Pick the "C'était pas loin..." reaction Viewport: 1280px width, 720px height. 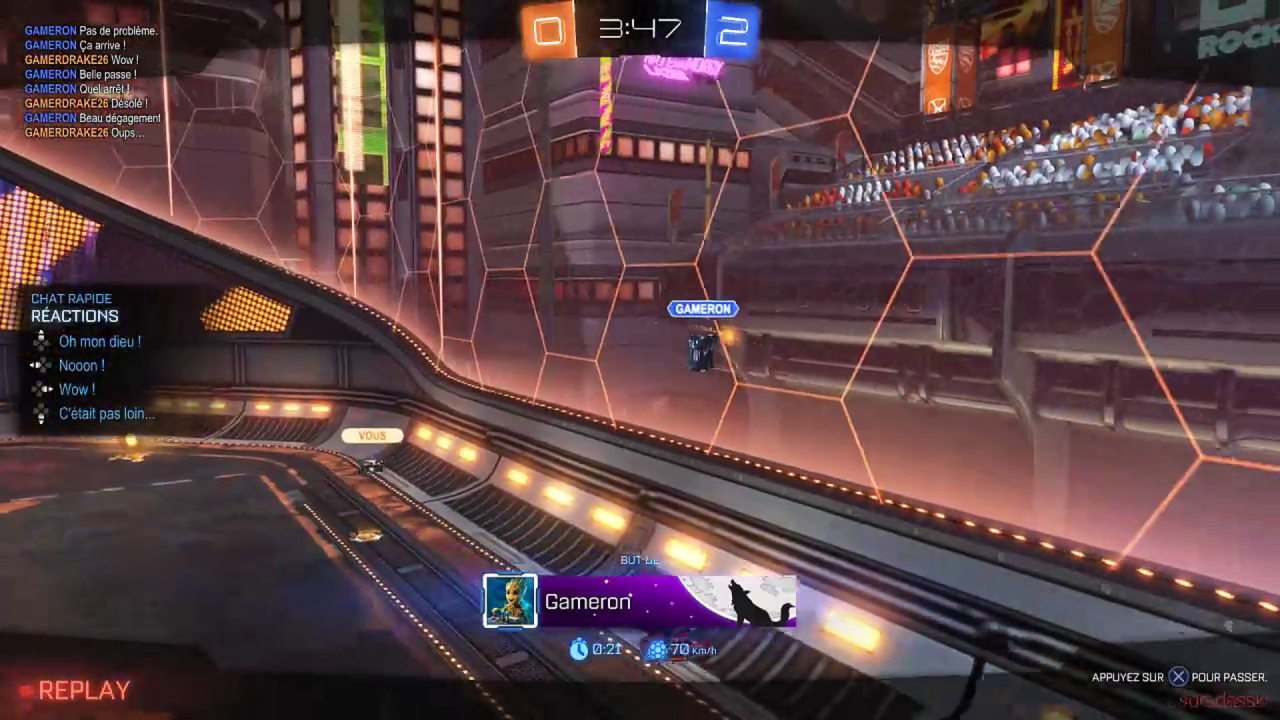coord(106,414)
